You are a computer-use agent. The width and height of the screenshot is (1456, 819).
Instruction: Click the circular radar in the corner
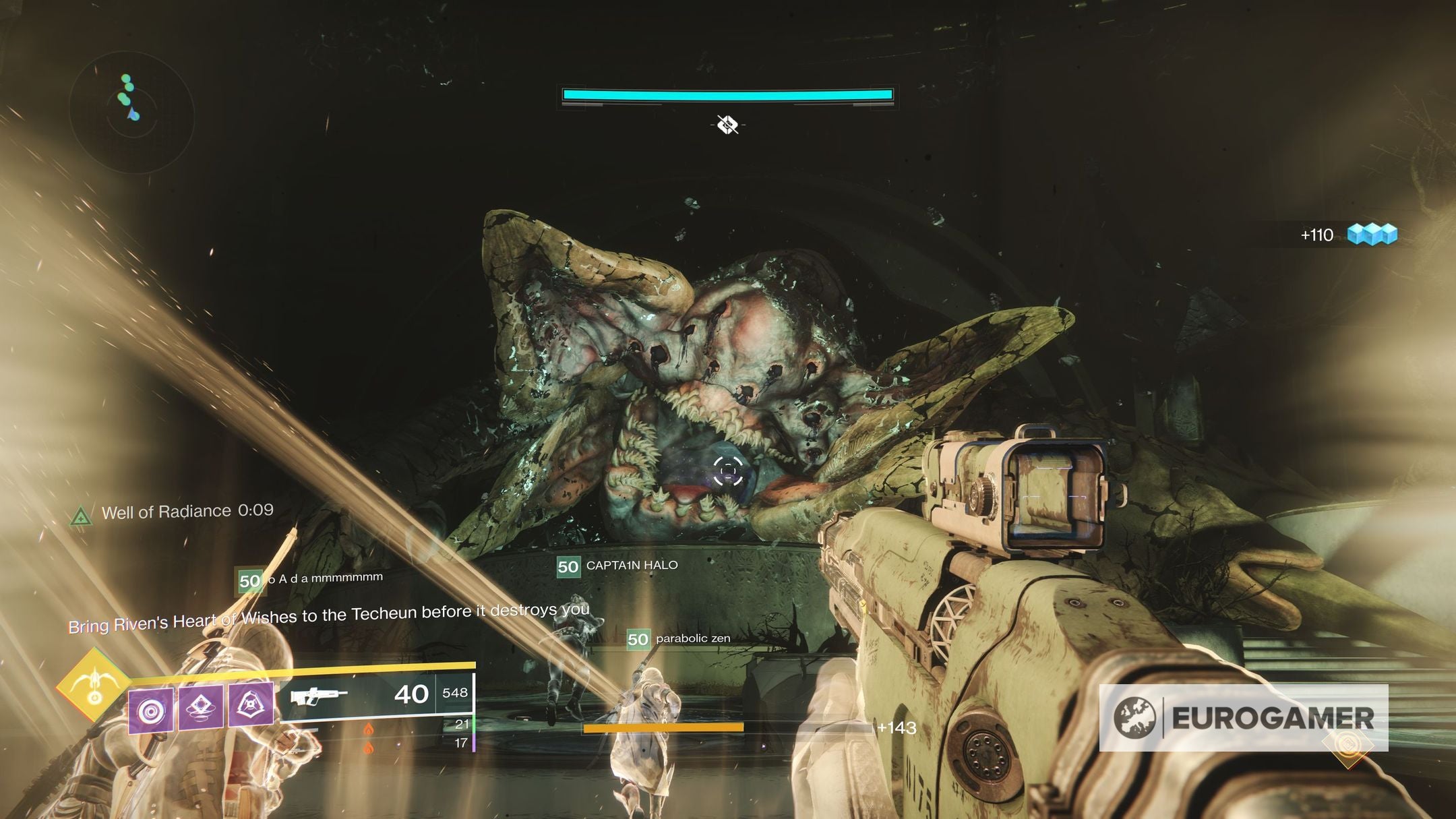[x=132, y=111]
